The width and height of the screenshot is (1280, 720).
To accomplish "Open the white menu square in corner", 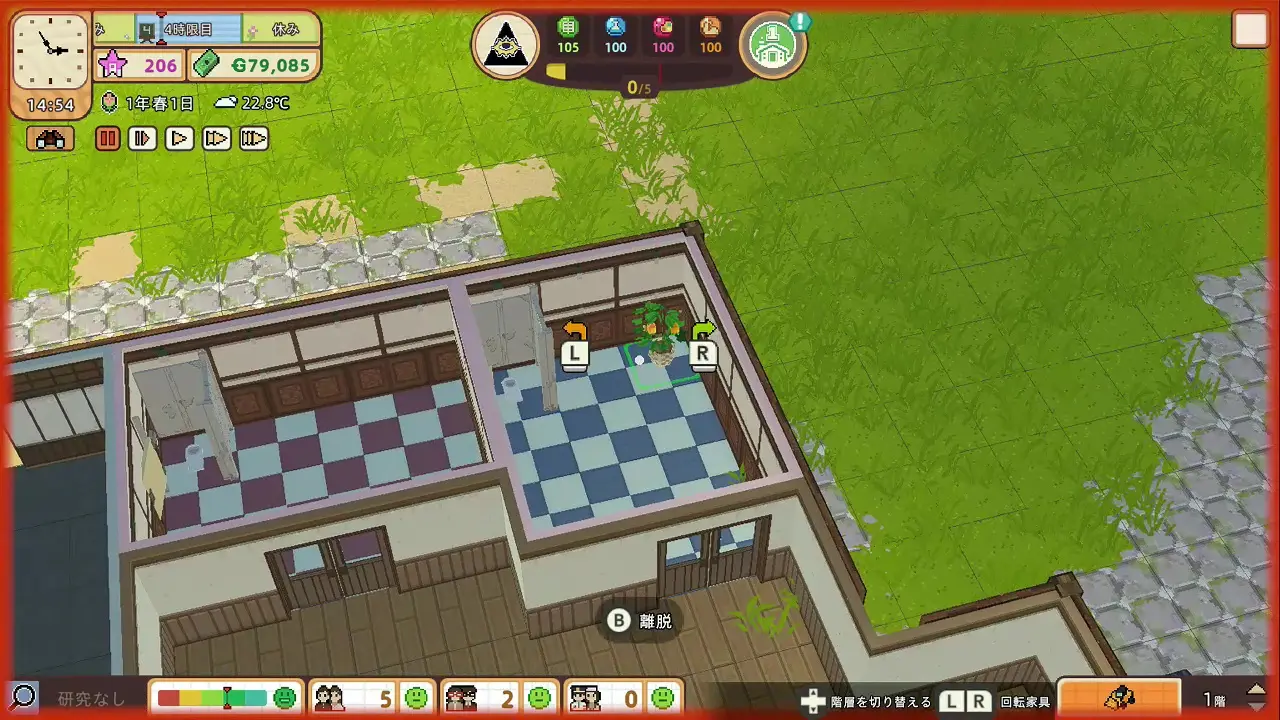I will tap(1250, 30).
